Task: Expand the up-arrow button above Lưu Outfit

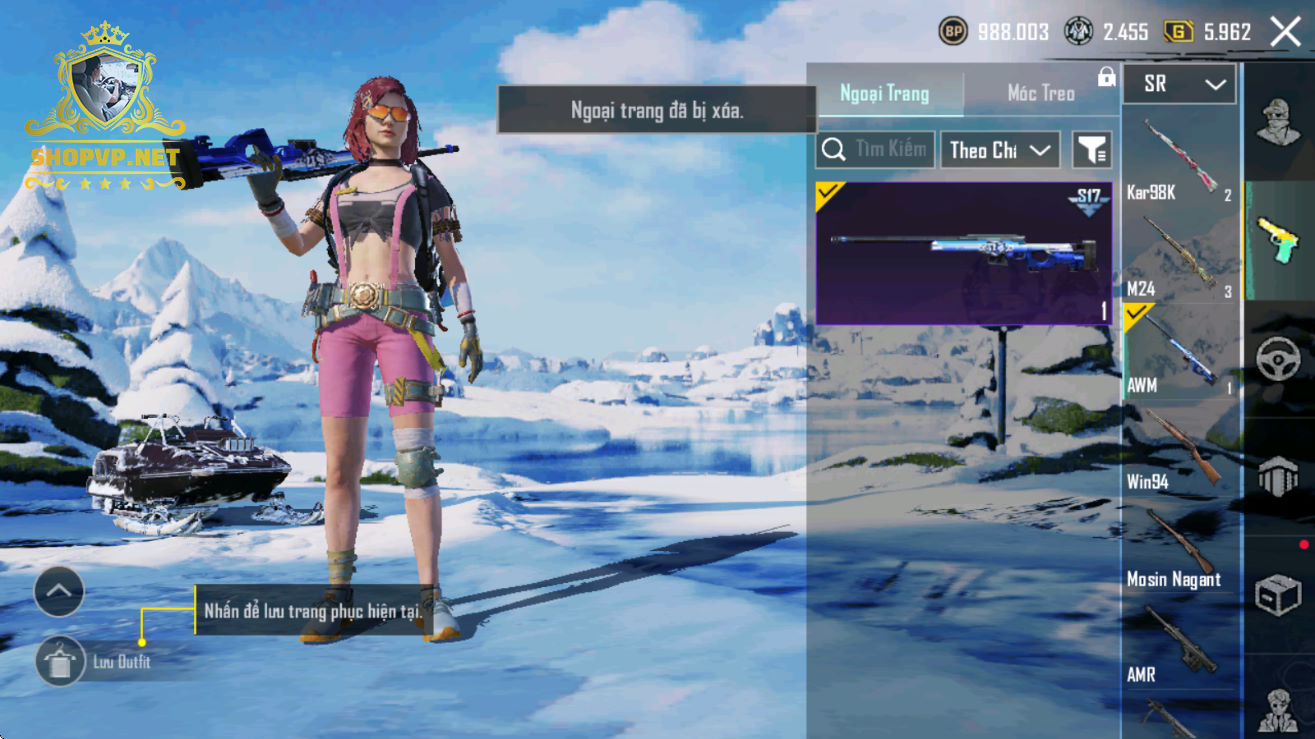Action: pos(59,592)
